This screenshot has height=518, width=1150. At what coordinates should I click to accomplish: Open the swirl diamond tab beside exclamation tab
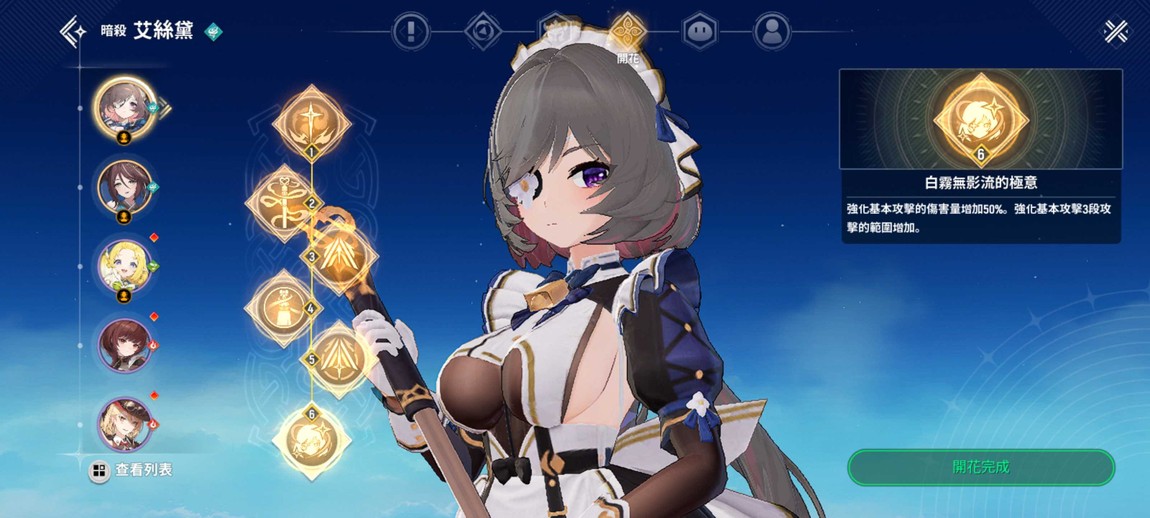(483, 32)
